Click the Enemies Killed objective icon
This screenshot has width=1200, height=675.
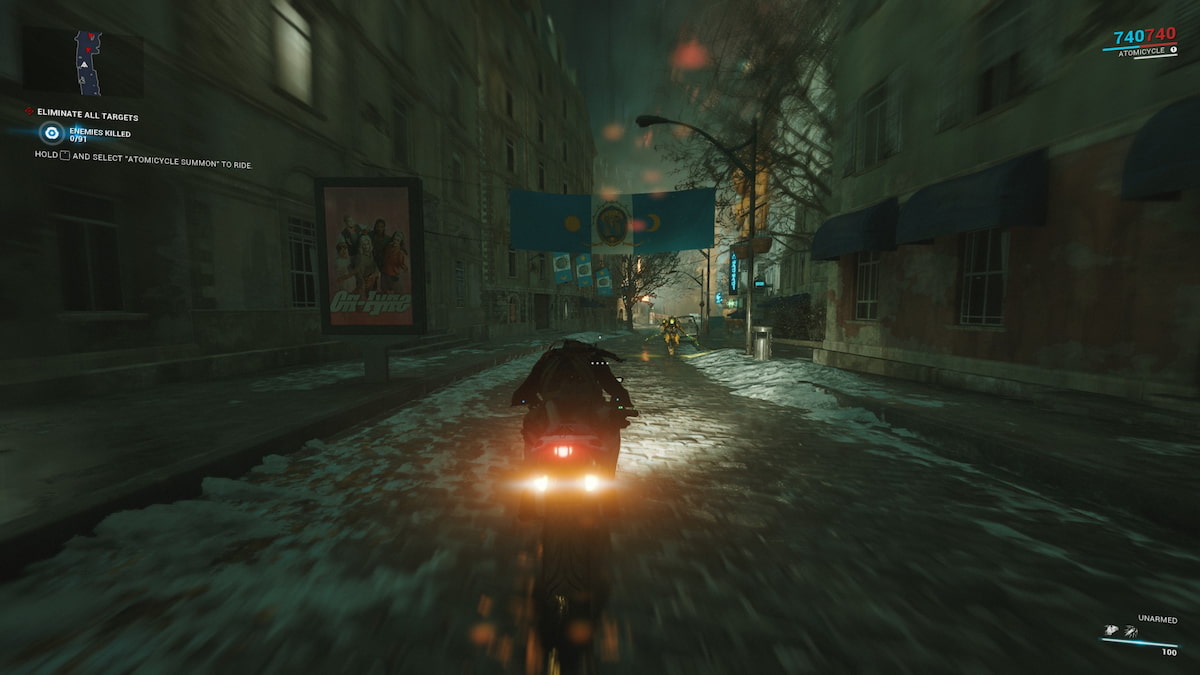52,132
